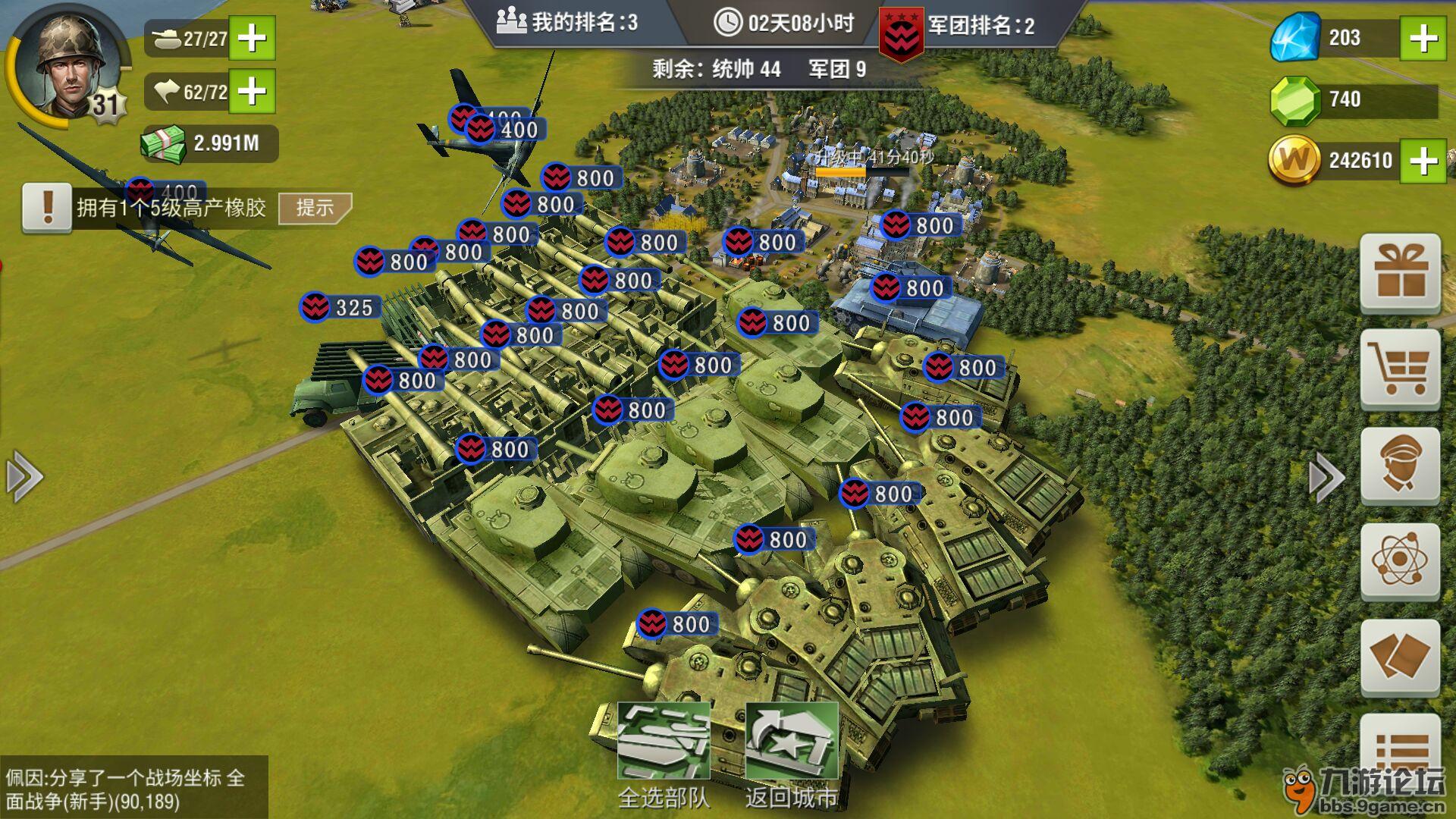Viewport: 1456px width, 819px height.
Task: Add more troop slots with the 27/27 plus
Action: coord(252,38)
